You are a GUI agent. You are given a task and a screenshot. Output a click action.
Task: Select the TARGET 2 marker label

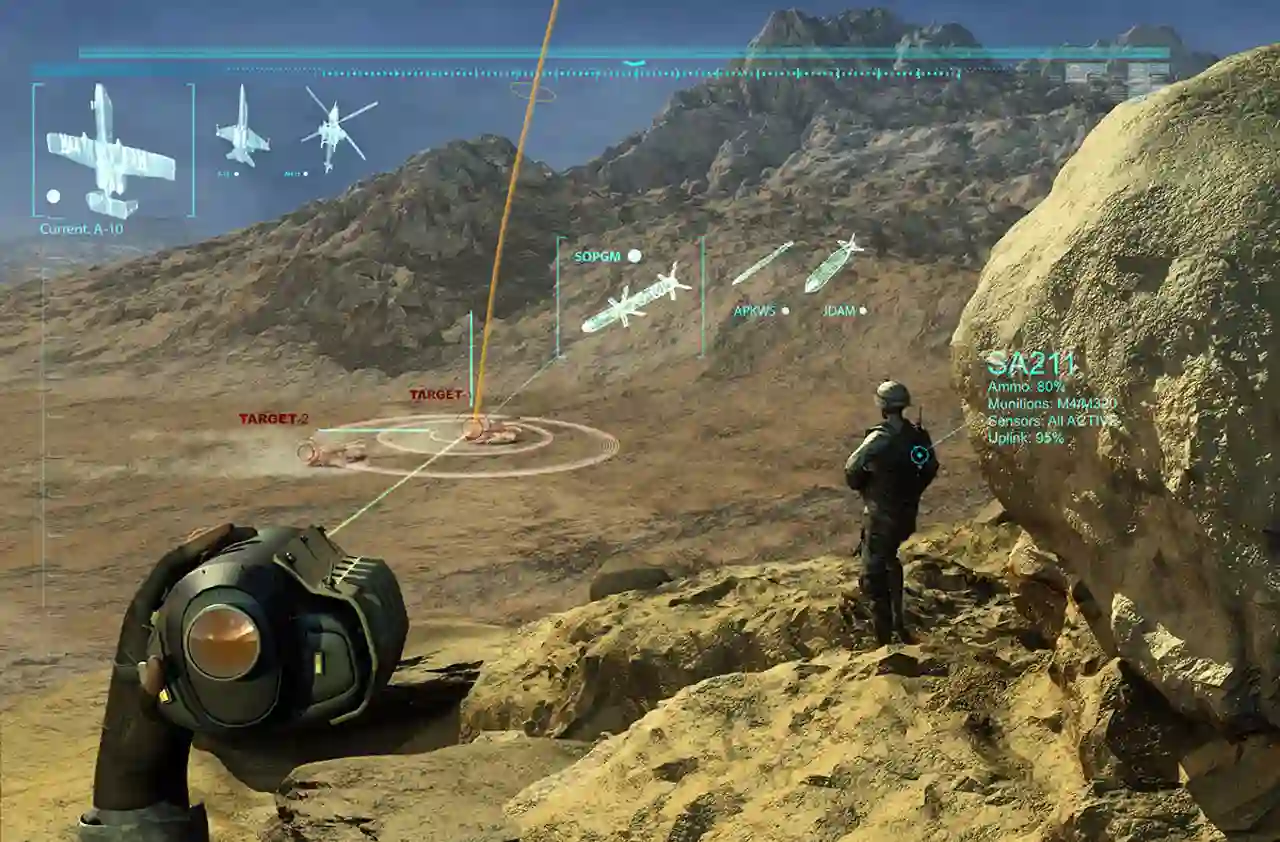[x=273, y=419]
